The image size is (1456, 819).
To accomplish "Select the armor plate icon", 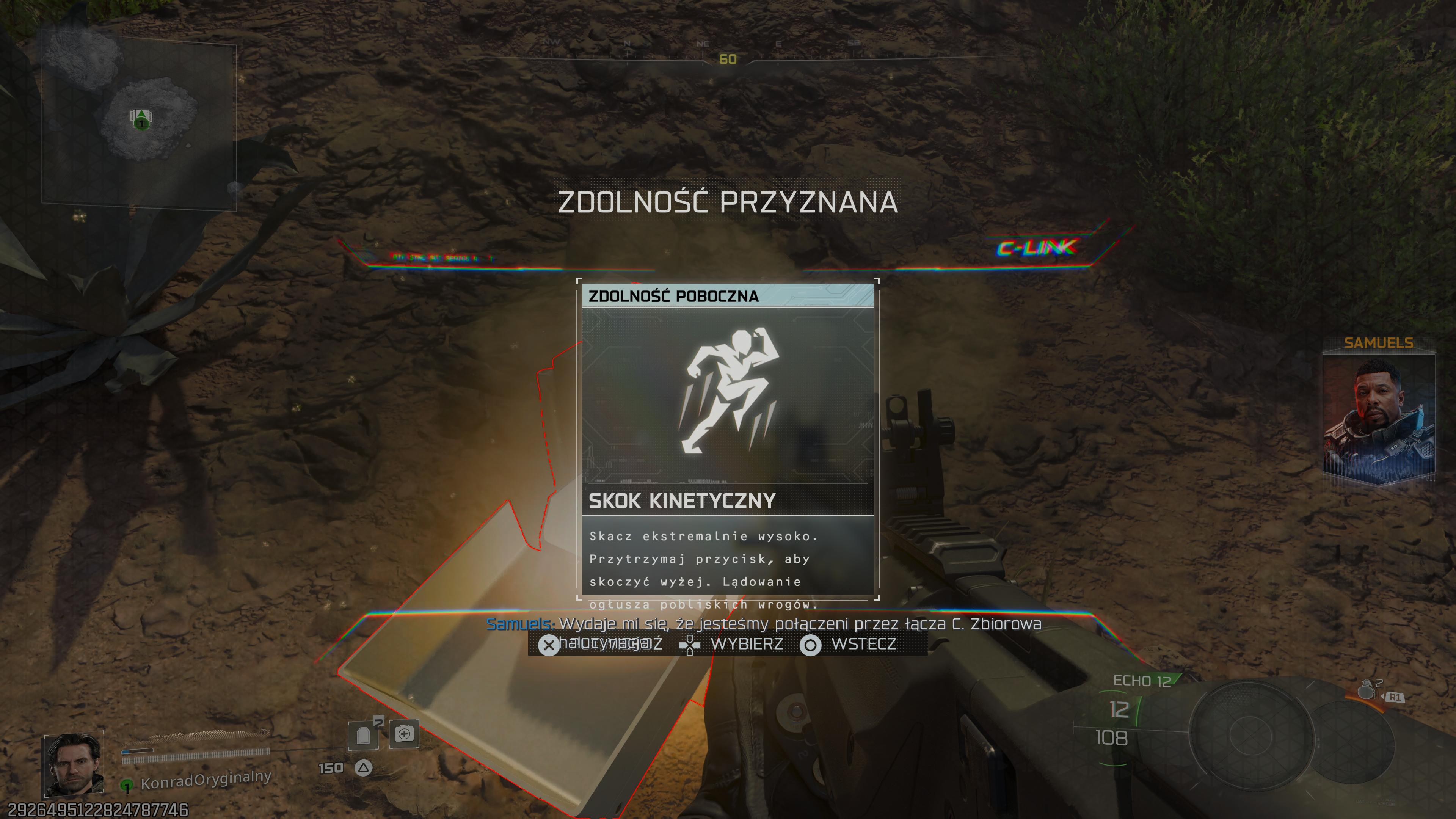I will pyautogui.click(x=364, y=735).
